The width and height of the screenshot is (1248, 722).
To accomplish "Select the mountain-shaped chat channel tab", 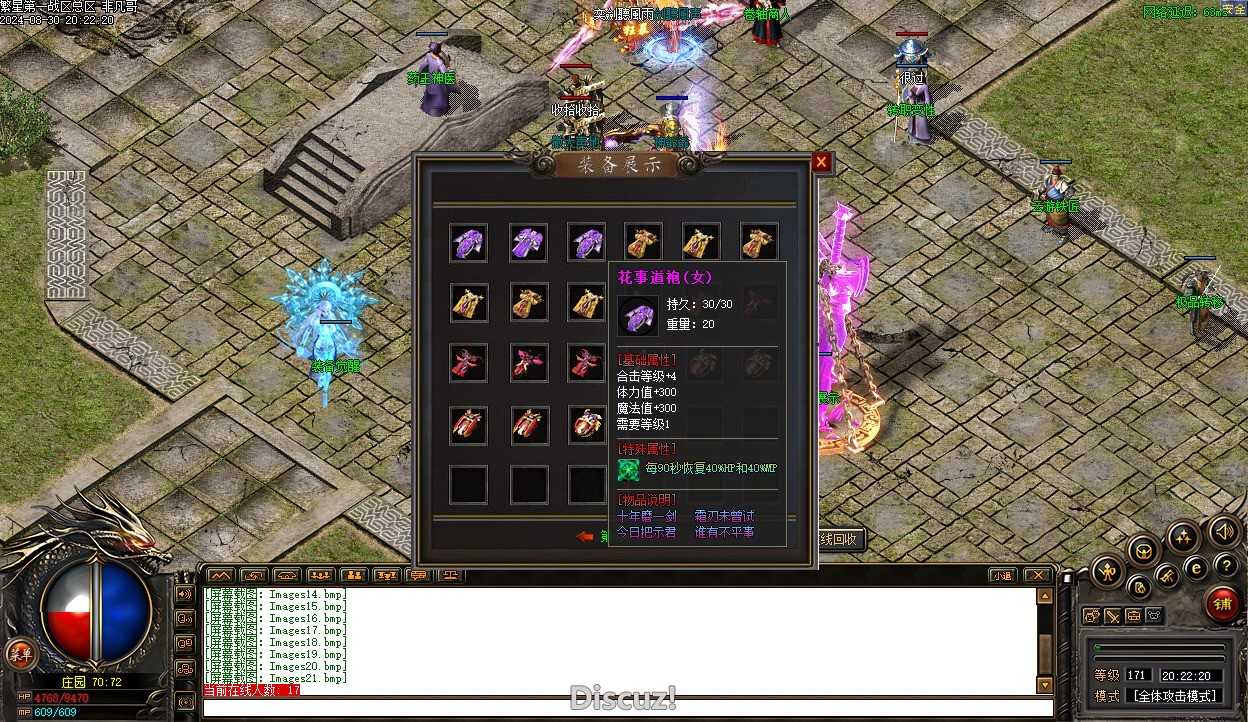I will point(219,575).
